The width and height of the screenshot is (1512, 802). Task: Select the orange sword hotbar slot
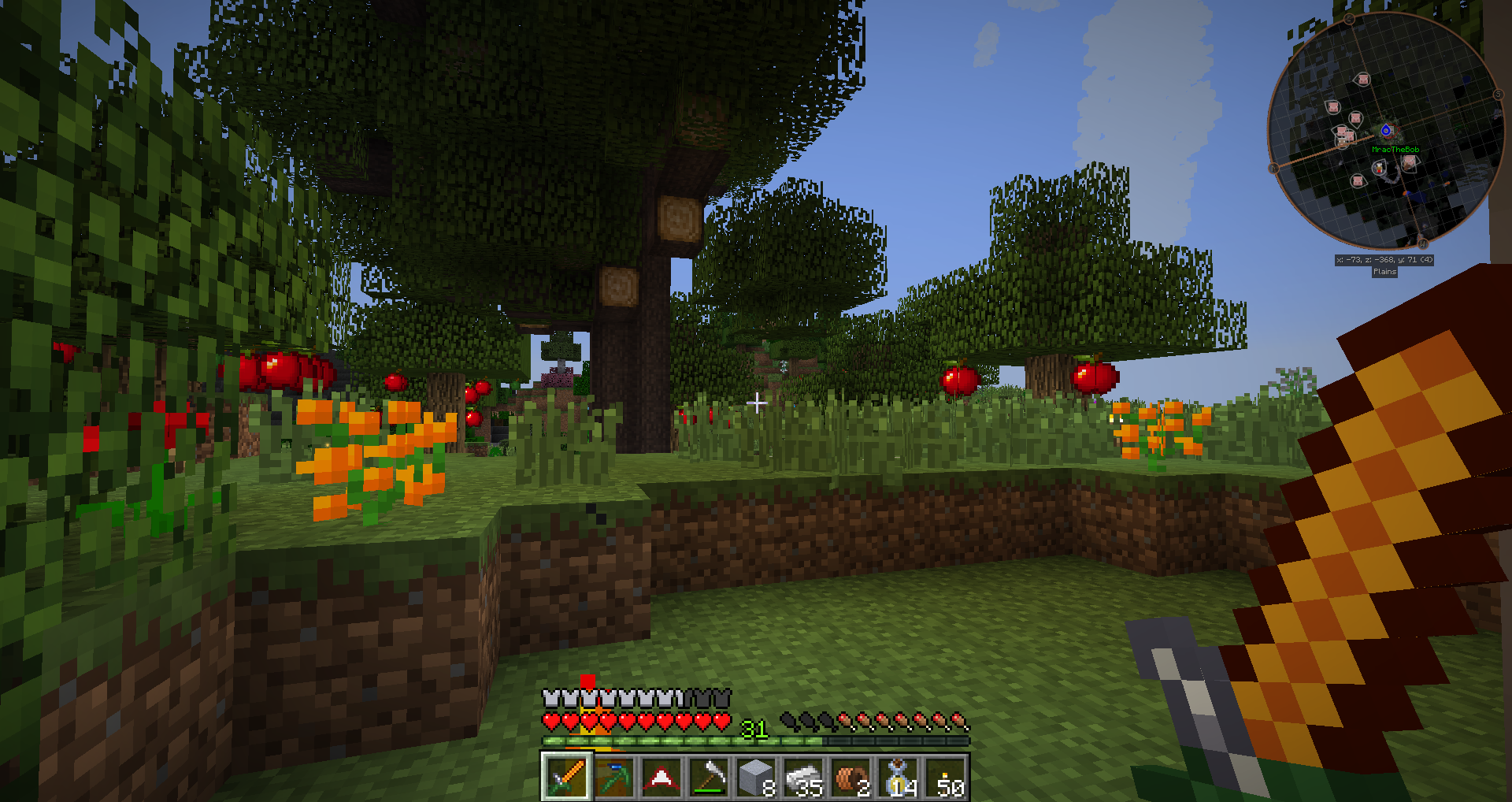pyautogui.click(x=565, y=777)
